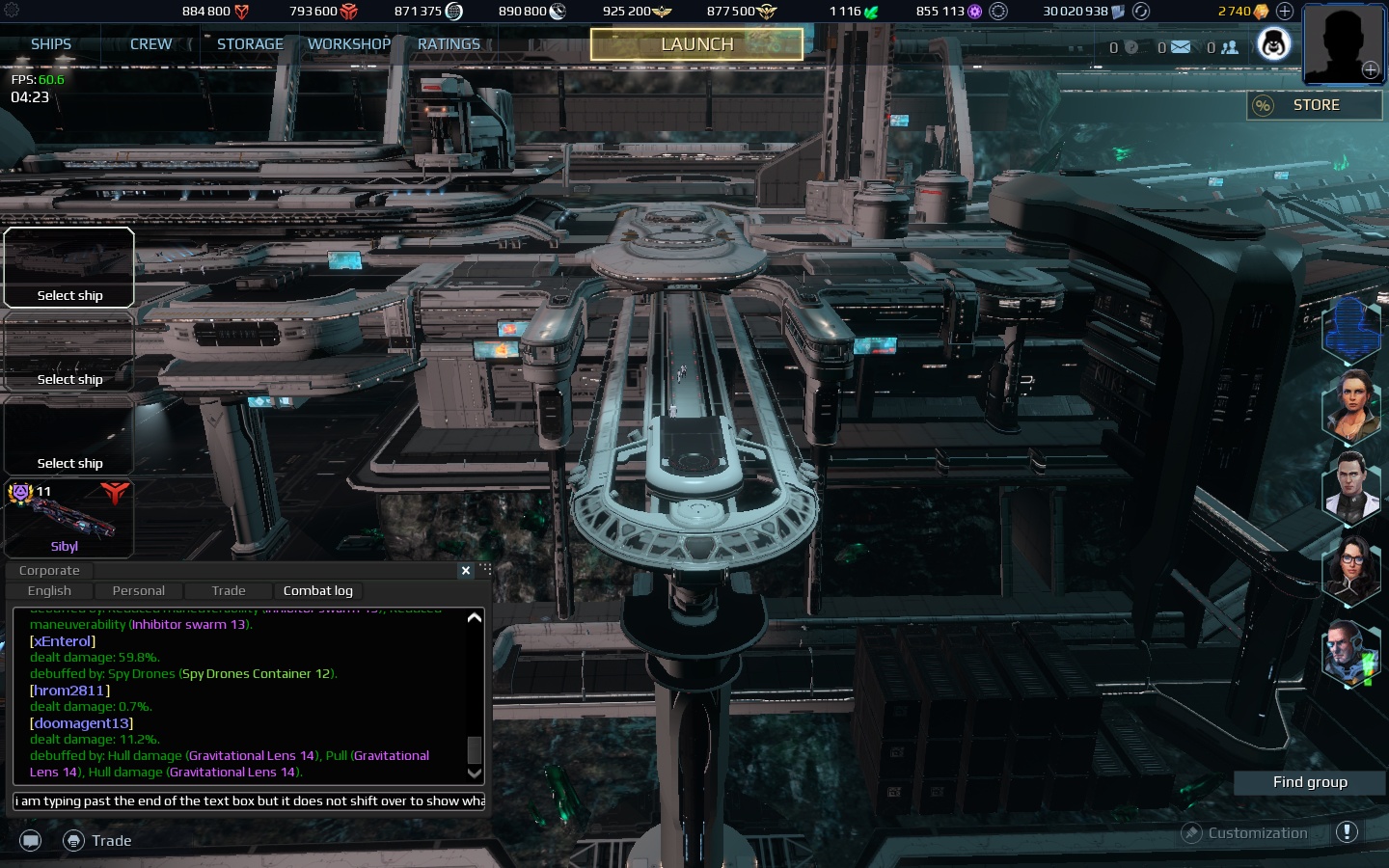Open the Ships menu

[51, 44]
